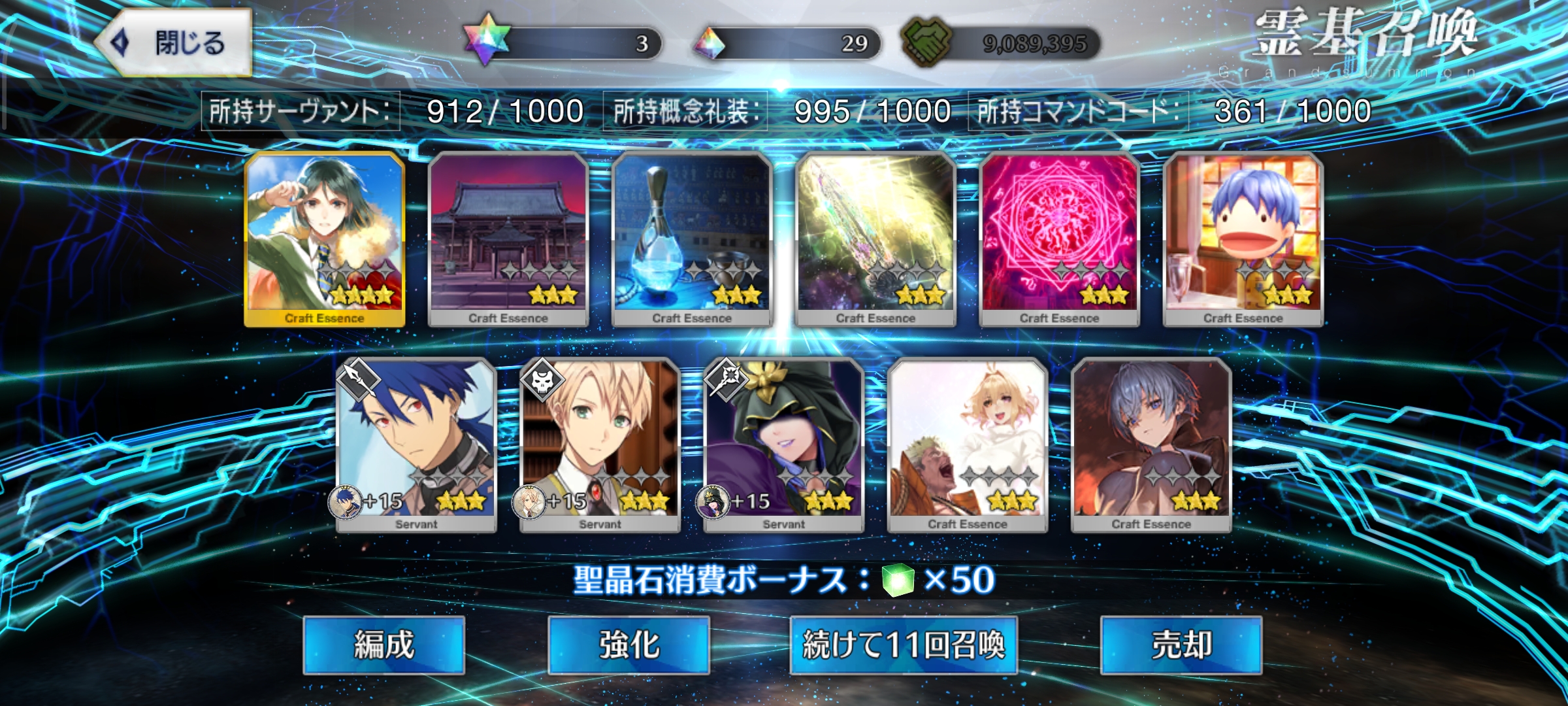This screenshot has height=706, width=1568.
Task: Choose the pink magic circle Craft Essence
Action: (1059, 239)
